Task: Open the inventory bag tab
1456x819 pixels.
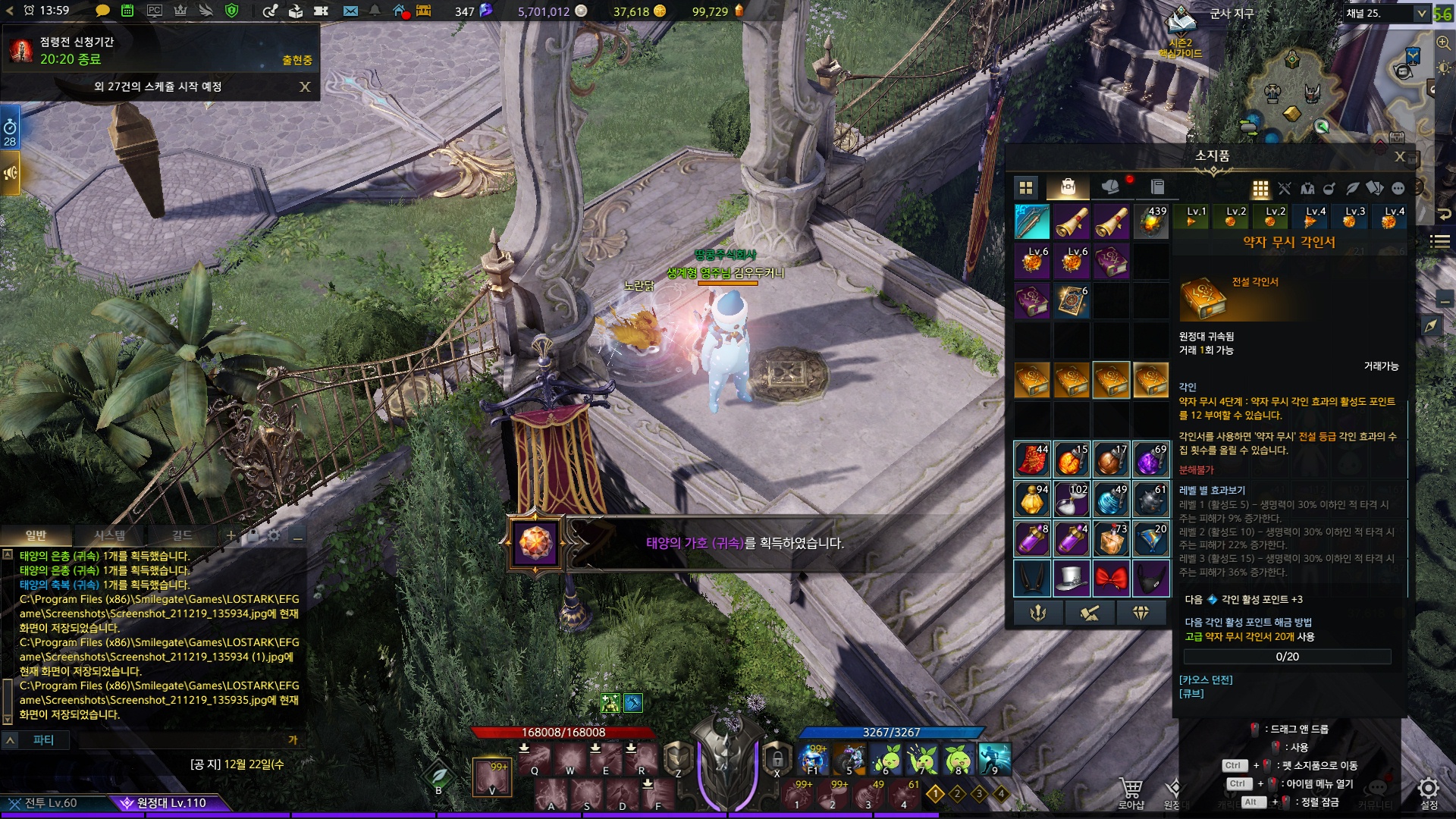Action: pos(1068,187)
